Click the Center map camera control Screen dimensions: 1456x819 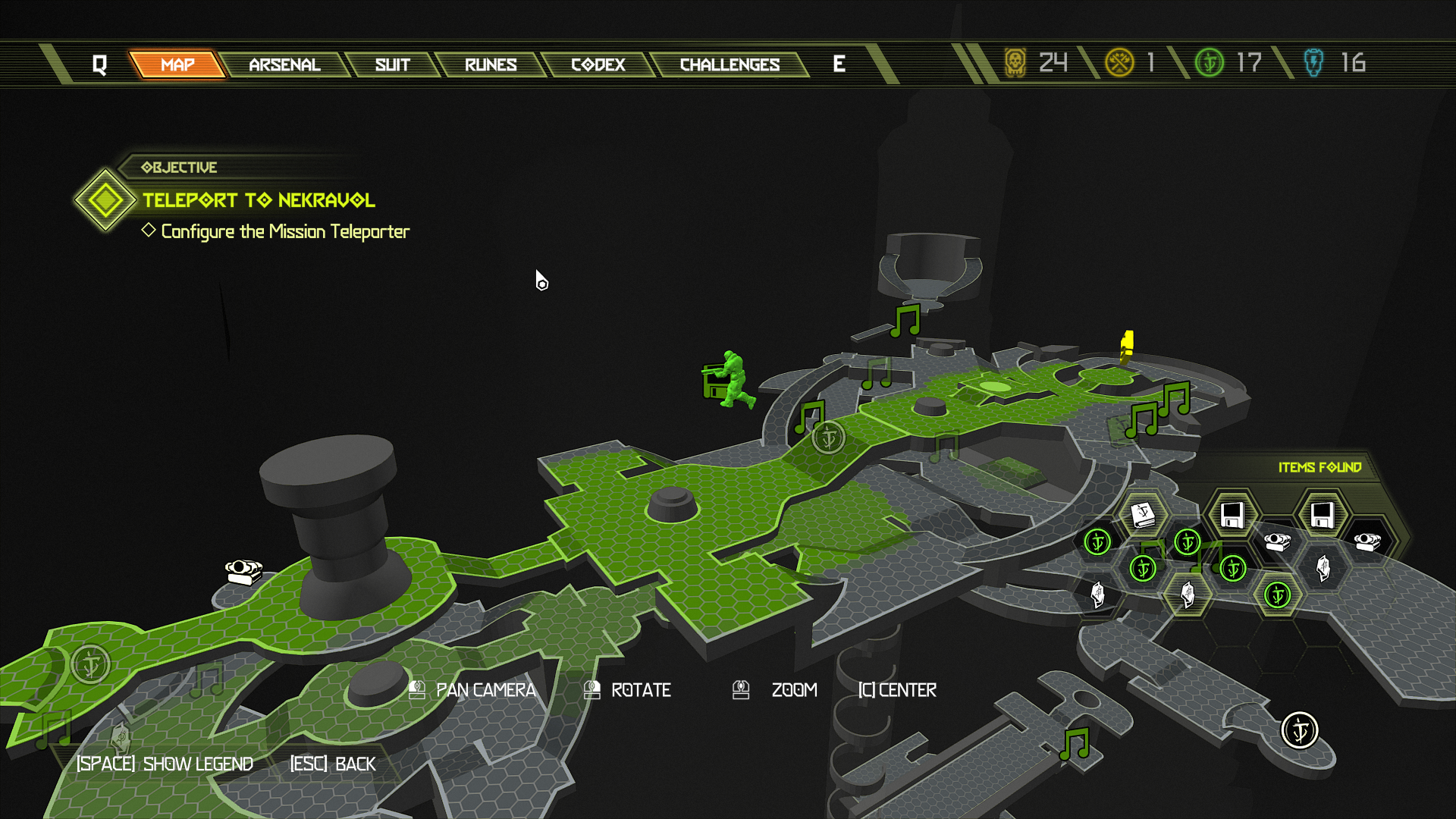point(897,690)
